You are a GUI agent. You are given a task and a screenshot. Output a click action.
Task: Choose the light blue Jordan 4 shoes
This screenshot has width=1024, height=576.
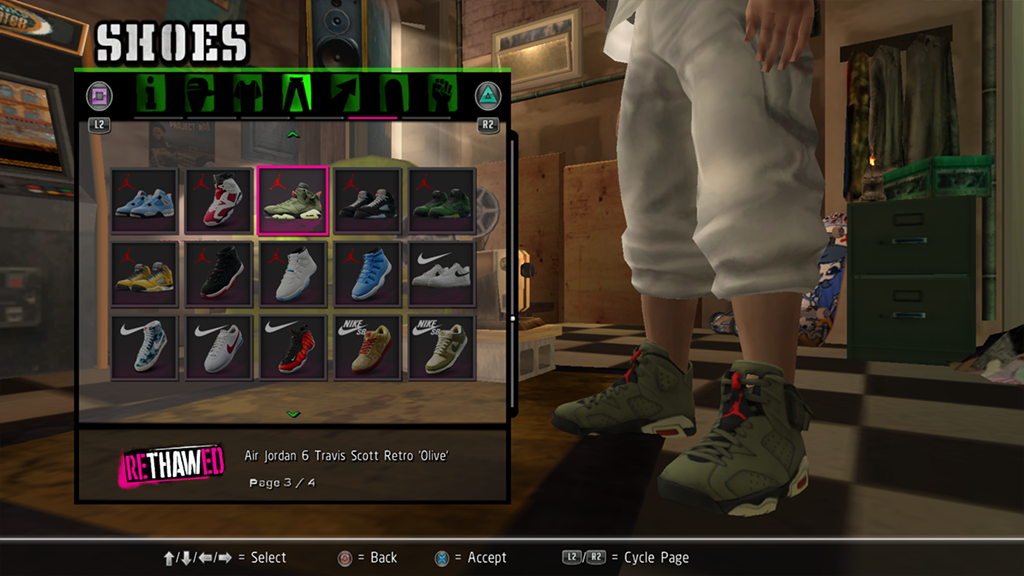(144, 200)
